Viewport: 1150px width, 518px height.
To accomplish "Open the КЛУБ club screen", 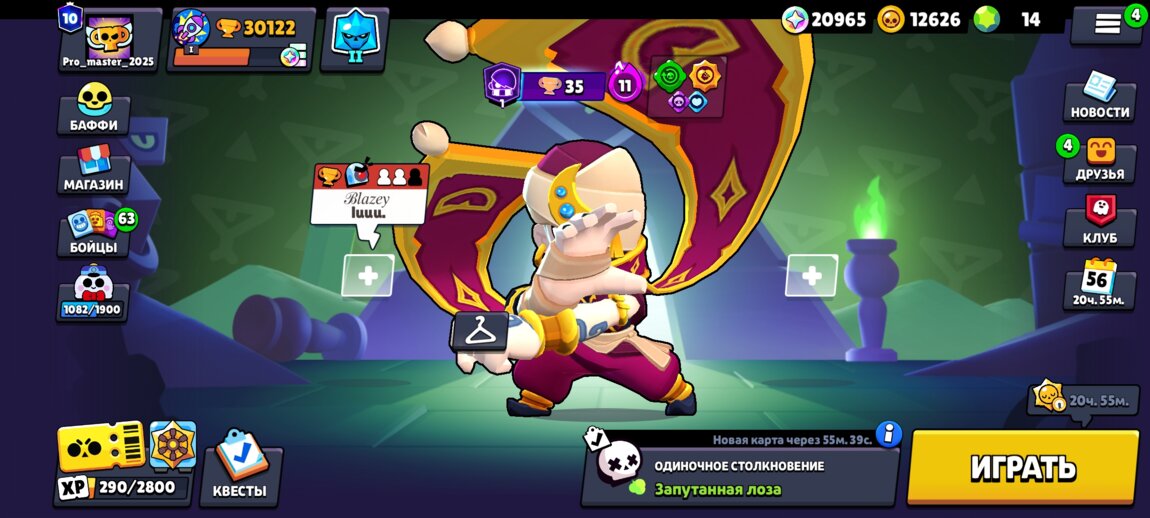I will (x=1099, y=221).
